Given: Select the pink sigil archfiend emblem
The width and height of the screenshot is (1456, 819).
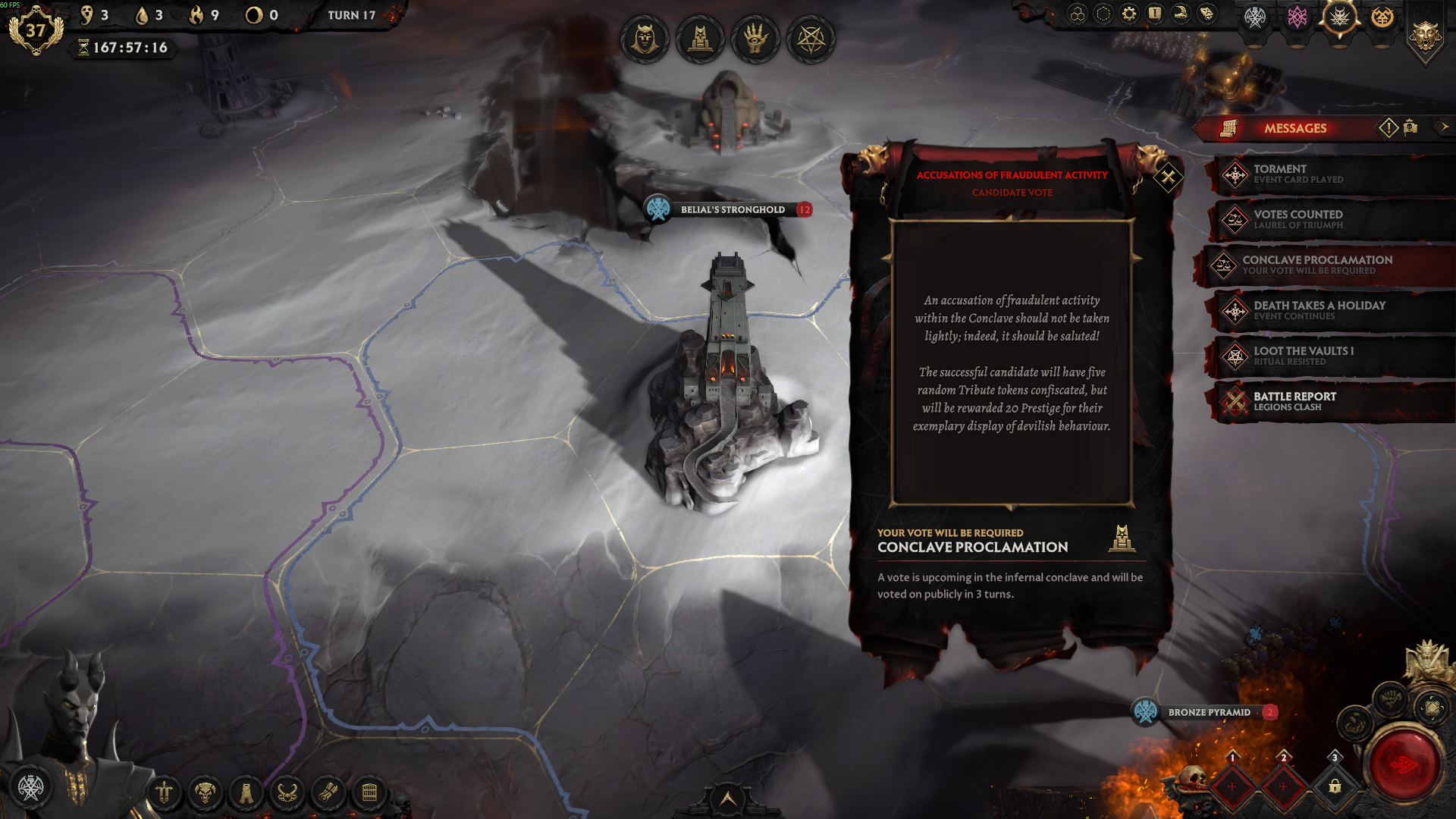Looking at the screenshot, I should (x=1297, y=17).
